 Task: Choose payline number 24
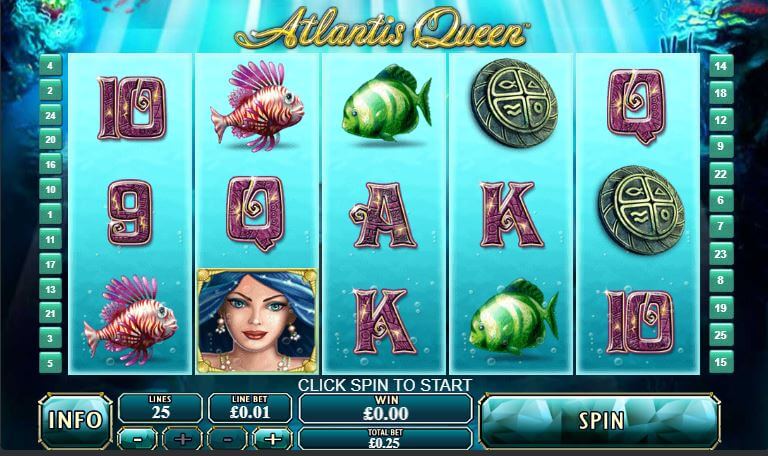(x=50, y=115)
